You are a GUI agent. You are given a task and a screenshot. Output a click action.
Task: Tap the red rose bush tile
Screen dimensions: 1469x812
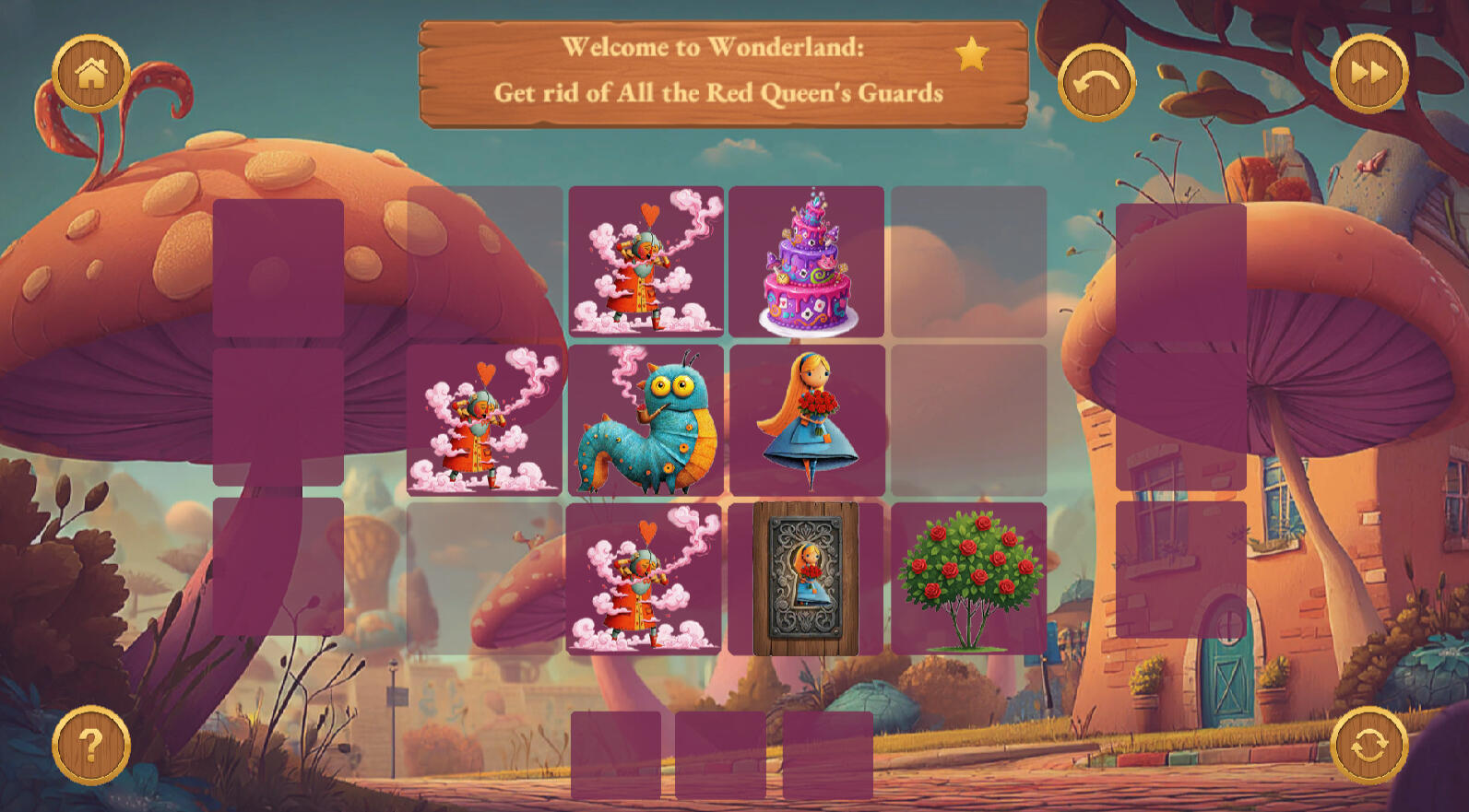tap(968, 579)
